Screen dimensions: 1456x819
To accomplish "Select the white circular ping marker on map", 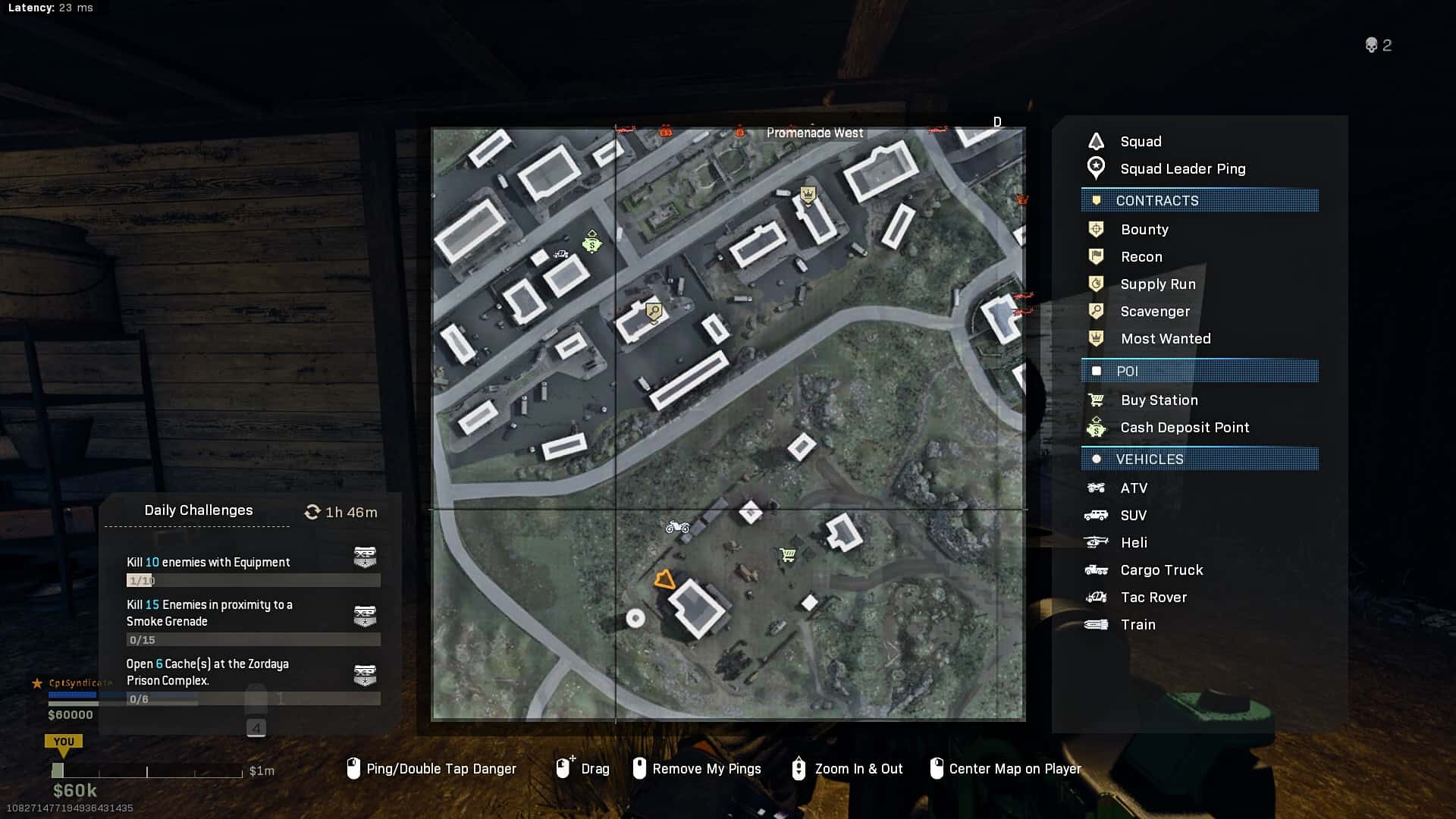I will tap(635, 619).
